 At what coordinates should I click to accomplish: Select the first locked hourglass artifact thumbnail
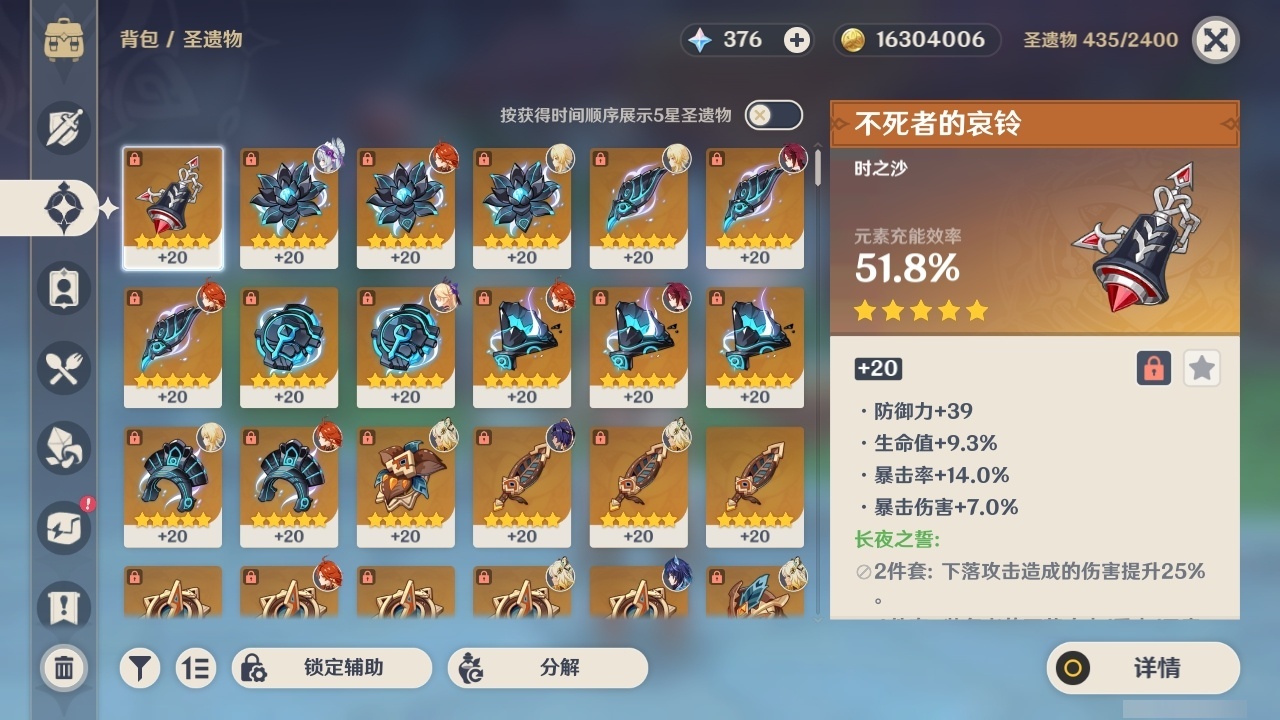click(x=172, y=207)
